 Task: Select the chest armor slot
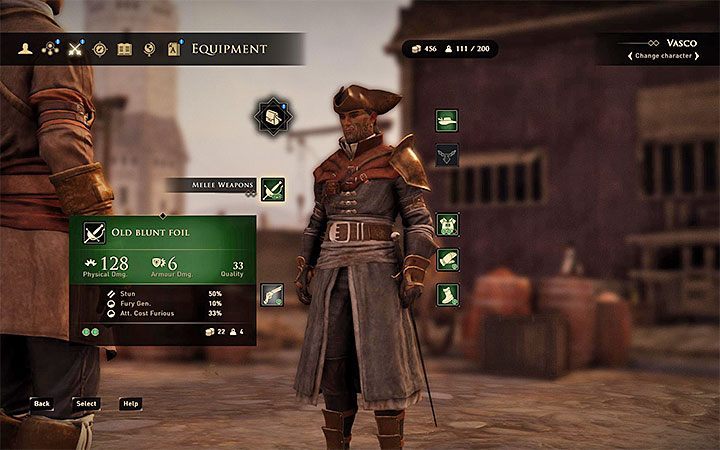(x=447, y=224)
